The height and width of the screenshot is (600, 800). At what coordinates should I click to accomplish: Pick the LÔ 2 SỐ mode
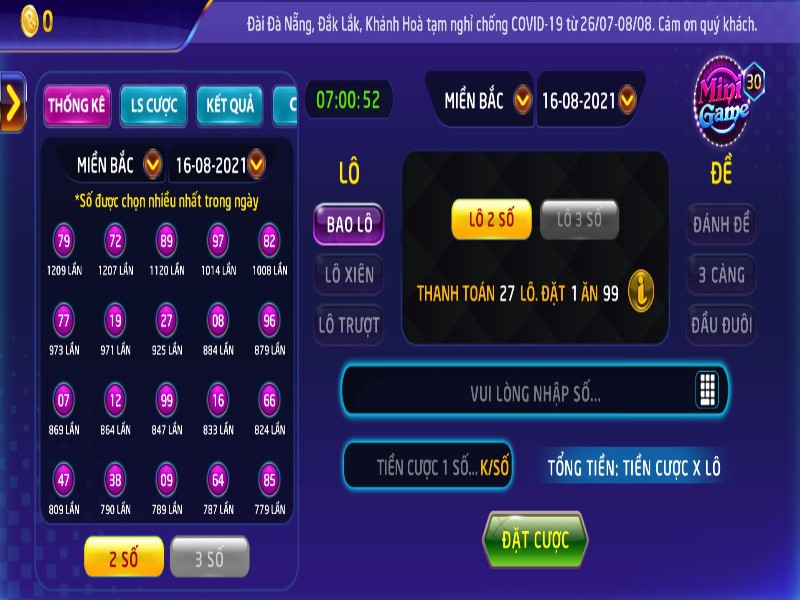point(491,219)
